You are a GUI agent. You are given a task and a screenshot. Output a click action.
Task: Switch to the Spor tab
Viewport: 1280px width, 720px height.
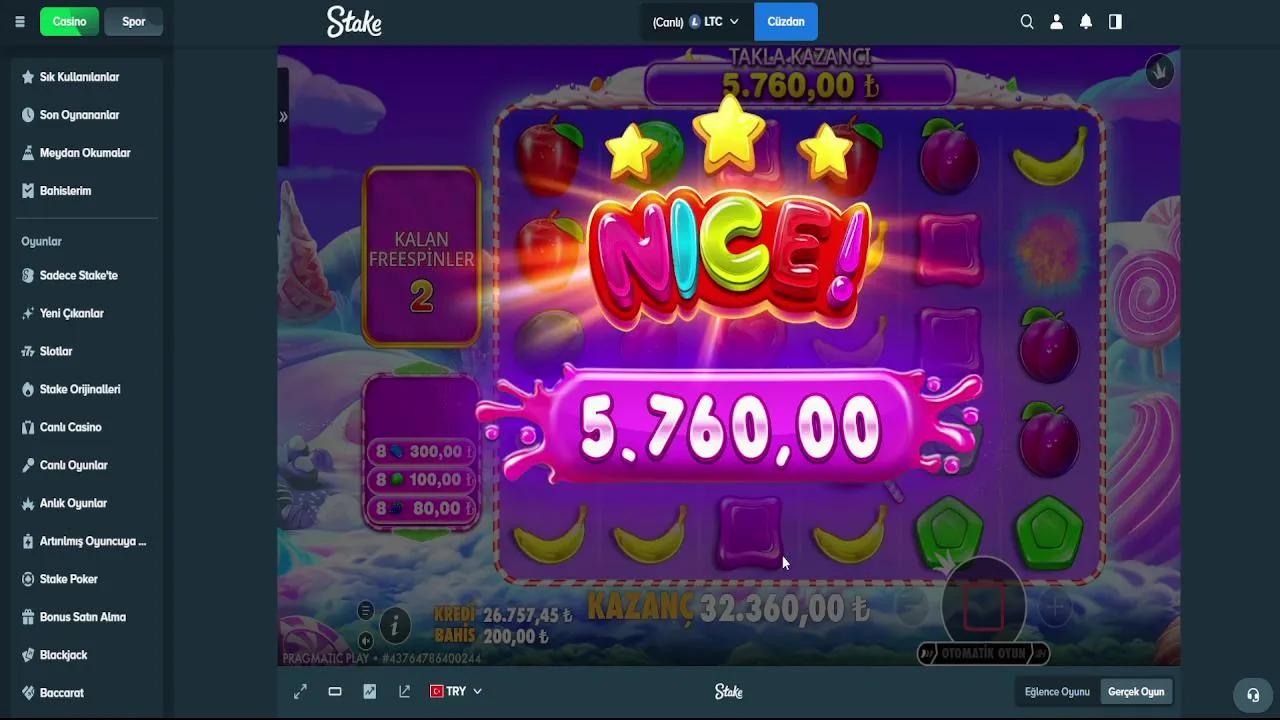point(133,21)
